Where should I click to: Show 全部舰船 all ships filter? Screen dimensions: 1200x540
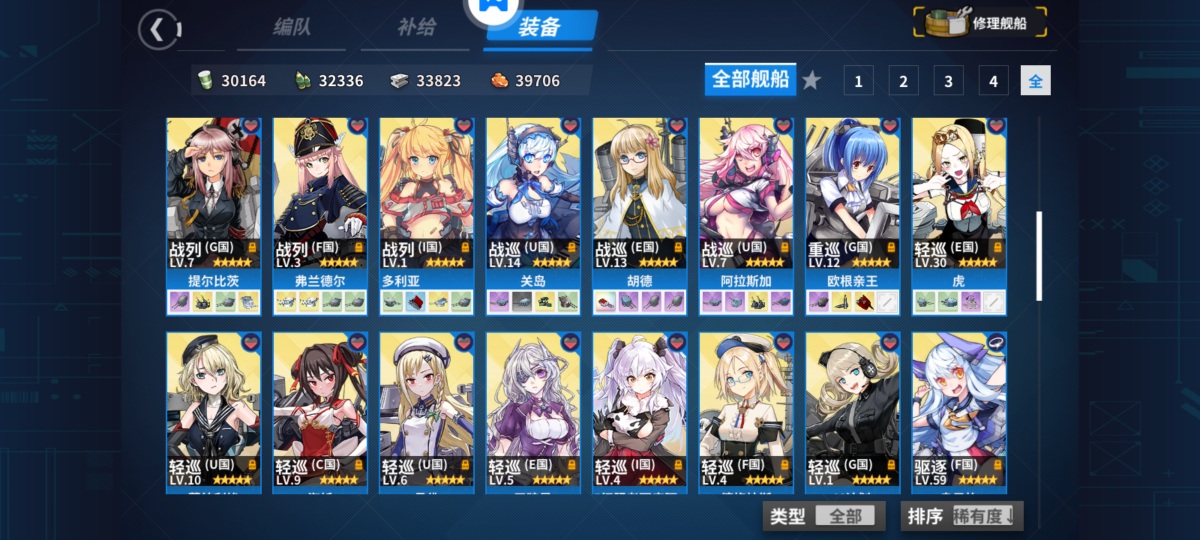[750, 79]
